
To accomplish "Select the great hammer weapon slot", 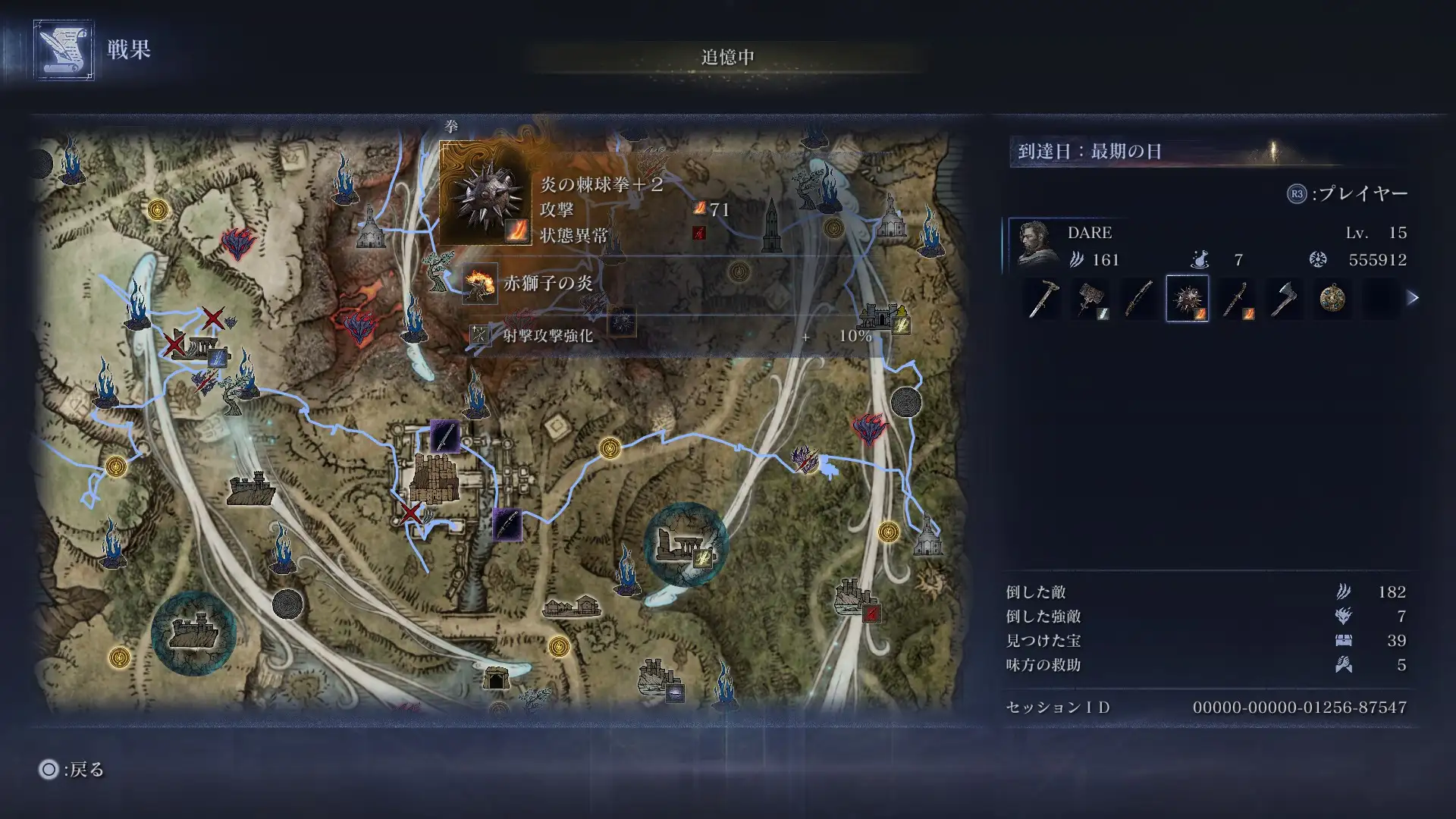I will 1090,299.
